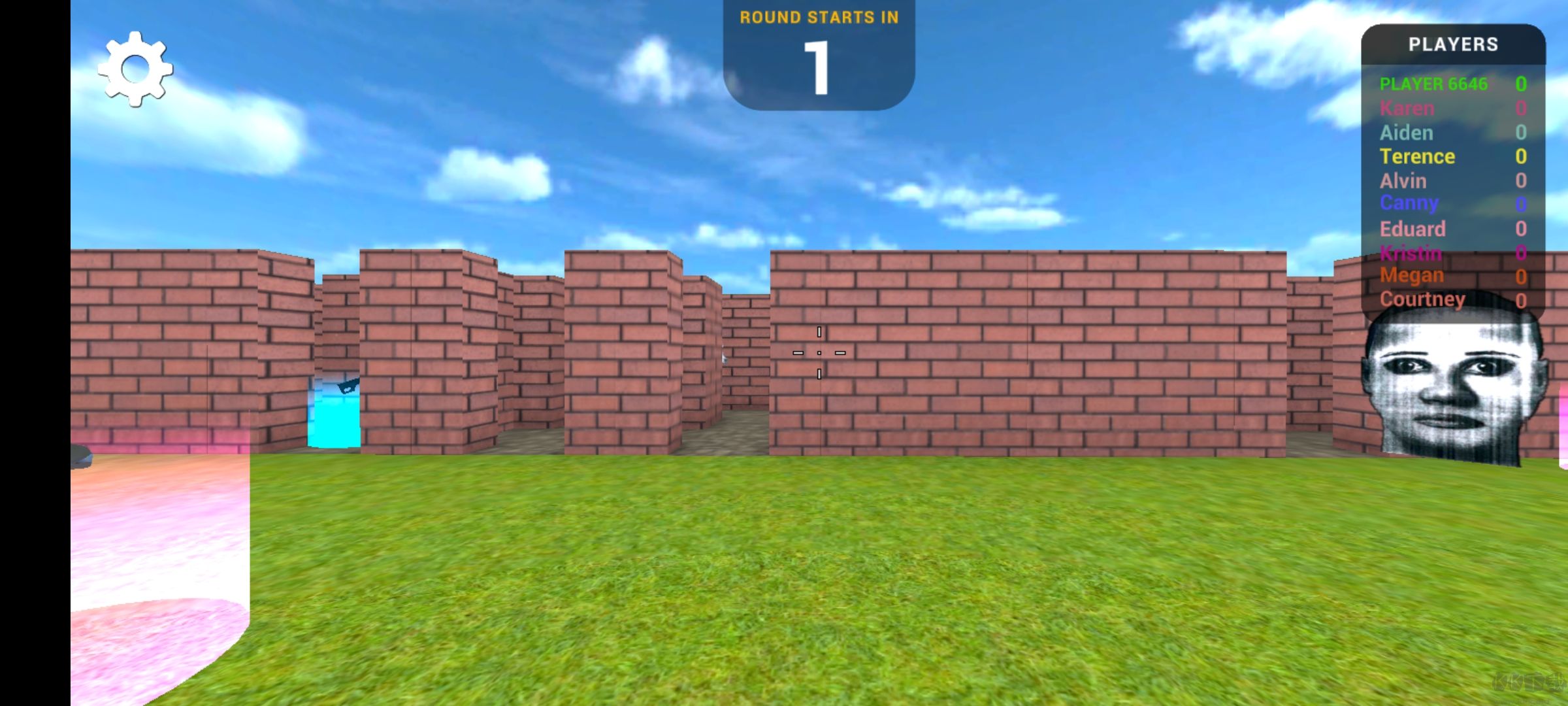1568x706 pixels.
Task: Toggle Karen's leaderboard row
Action: click(x=1408, y=109)
